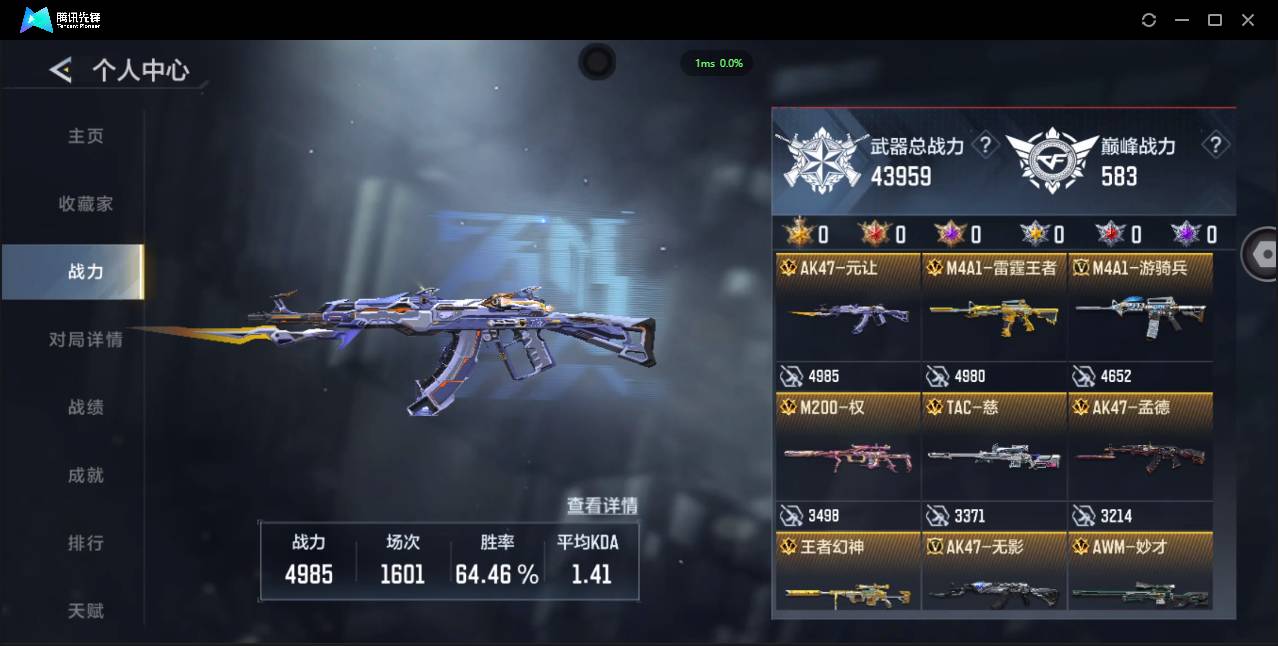The width and height of the screenshot is (1278, 646).
Task: Select the 天赋 tab
Action: coord(86,610)
